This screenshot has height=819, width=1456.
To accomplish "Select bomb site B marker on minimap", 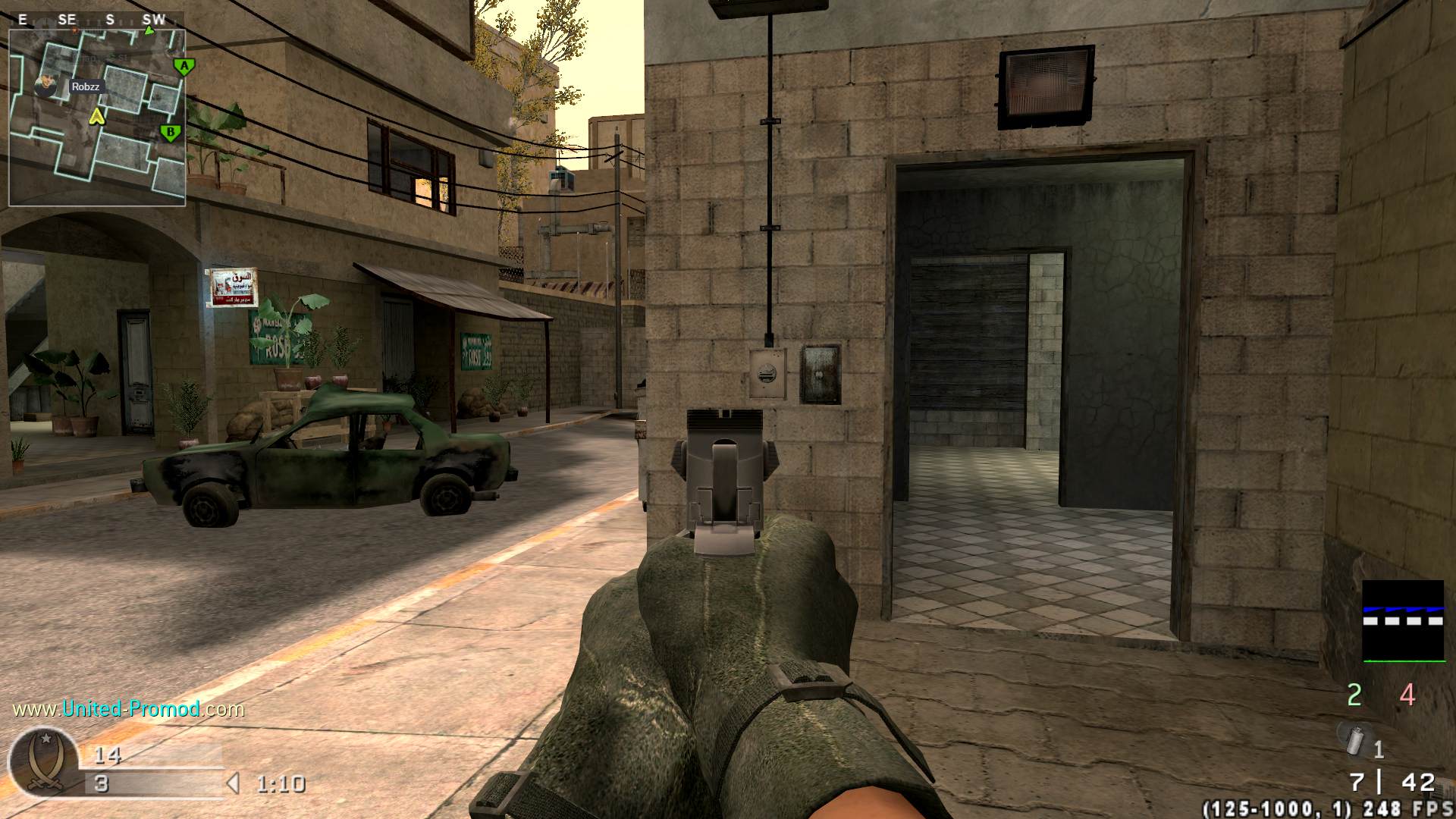I will tap(171, 133).
